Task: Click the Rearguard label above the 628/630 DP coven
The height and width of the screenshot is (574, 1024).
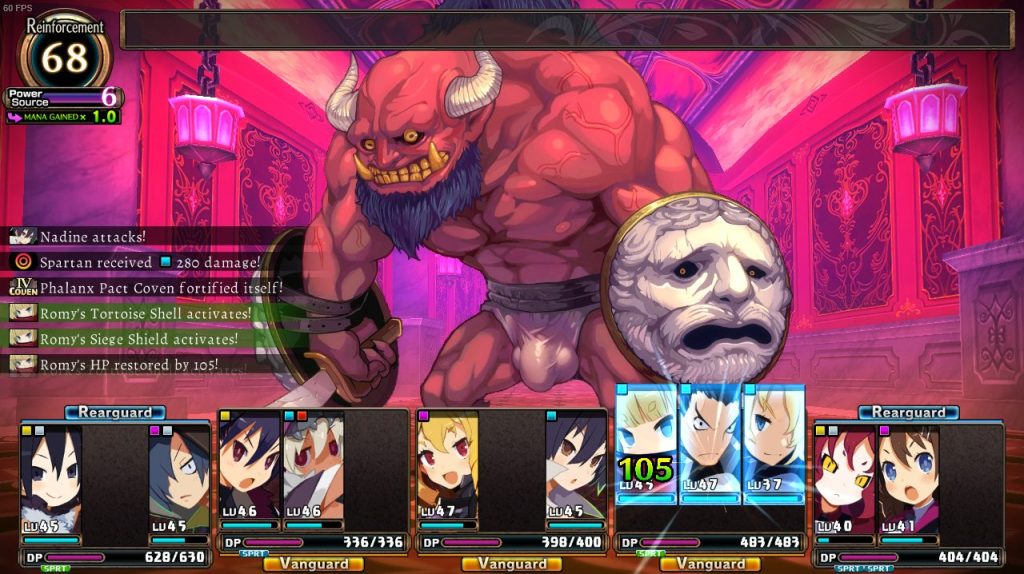Action: pos(115,412)
